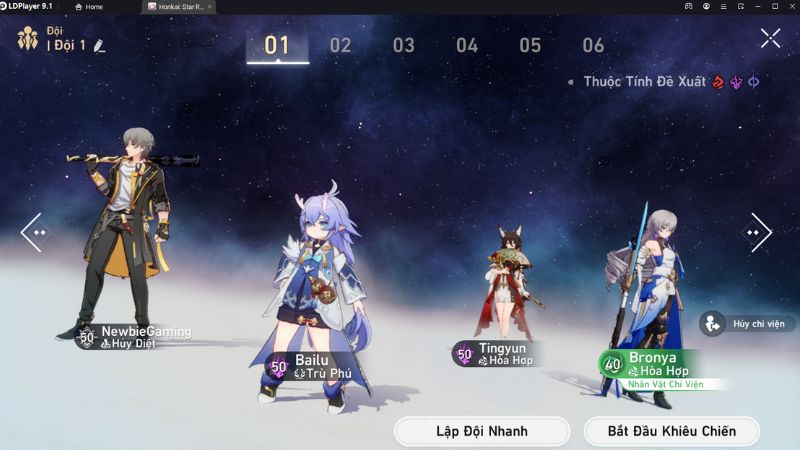Switch to team tab 06
Image resolution: width=800 pixels, height=450 pixels.
(x=593, y=45)
